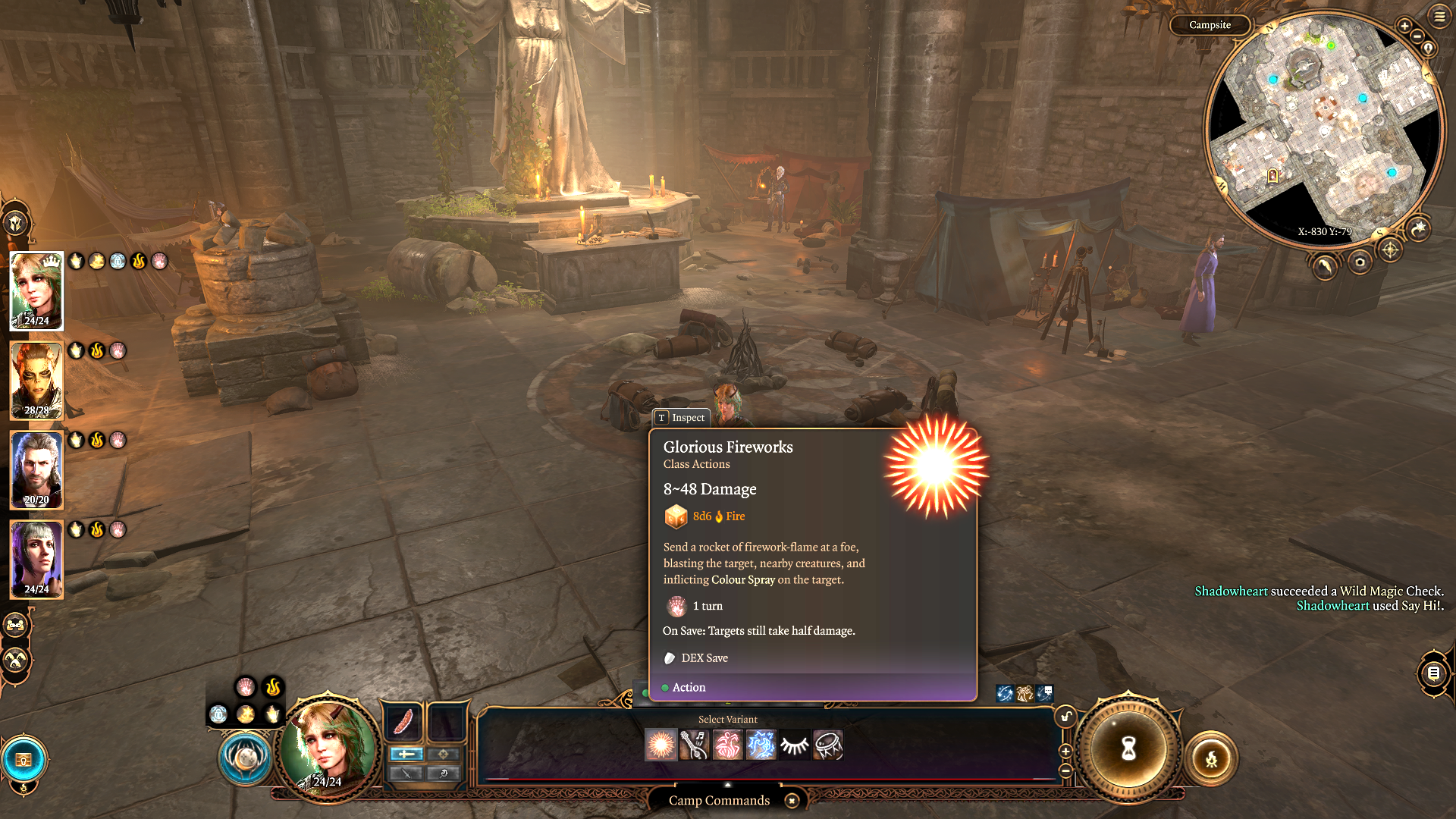Select the Glorious Fireworks sunburst variant
Image resolution: width=1456 pixels, height=819 pixels.
coord(661,745)
